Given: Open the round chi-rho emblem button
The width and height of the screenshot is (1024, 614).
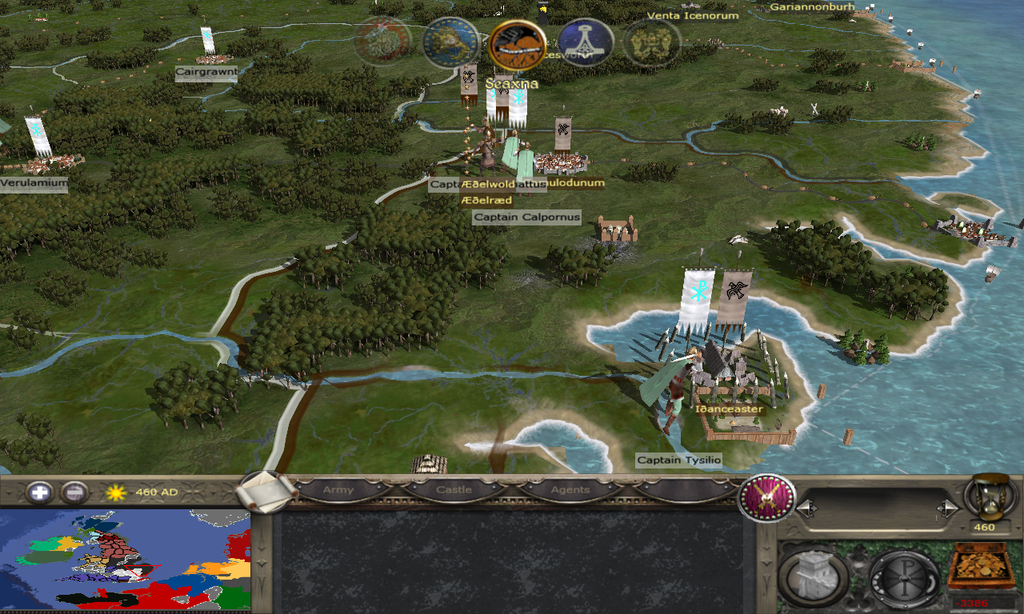Looking at the screenshot, I should (x=903, y=576).
